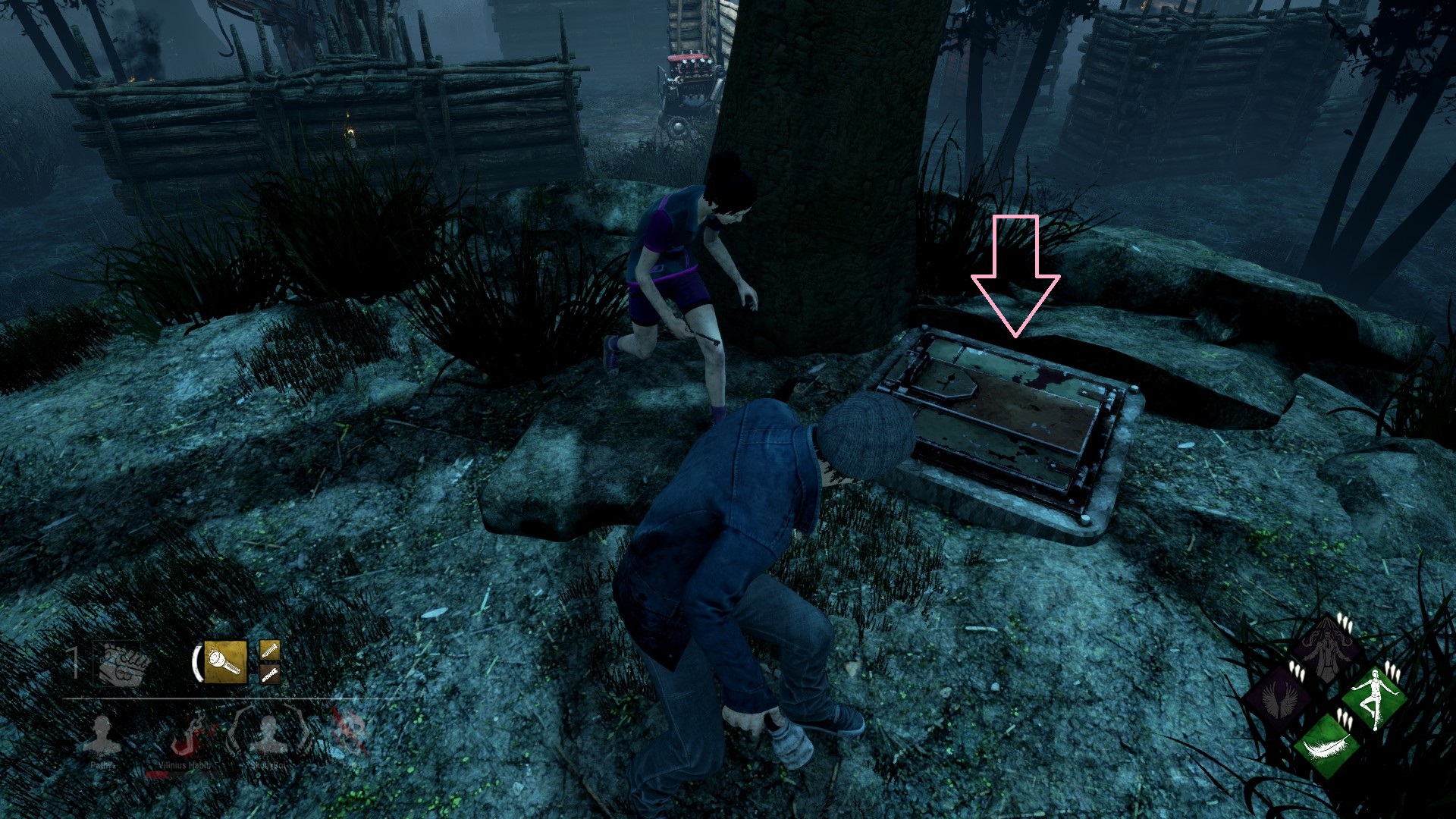Select the flashlight item icon

(224, 661)
